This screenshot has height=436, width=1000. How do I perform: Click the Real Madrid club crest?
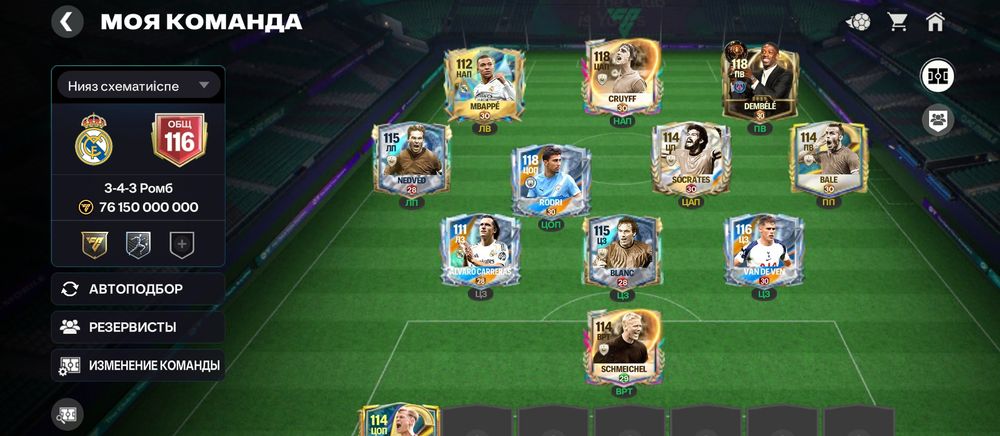point(94,139)
